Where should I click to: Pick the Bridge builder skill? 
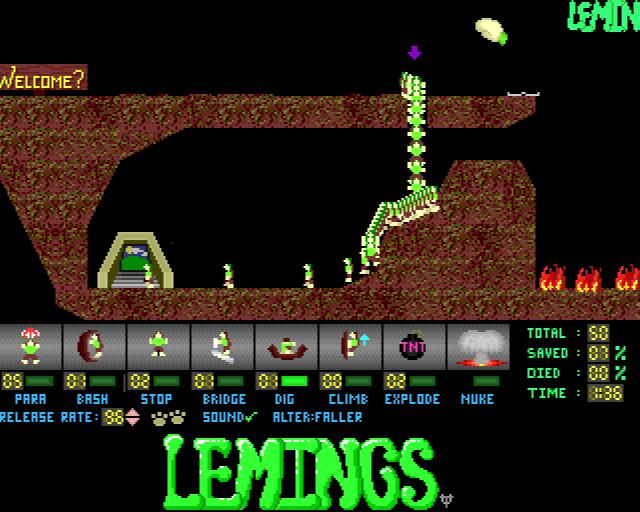point(222,347)
